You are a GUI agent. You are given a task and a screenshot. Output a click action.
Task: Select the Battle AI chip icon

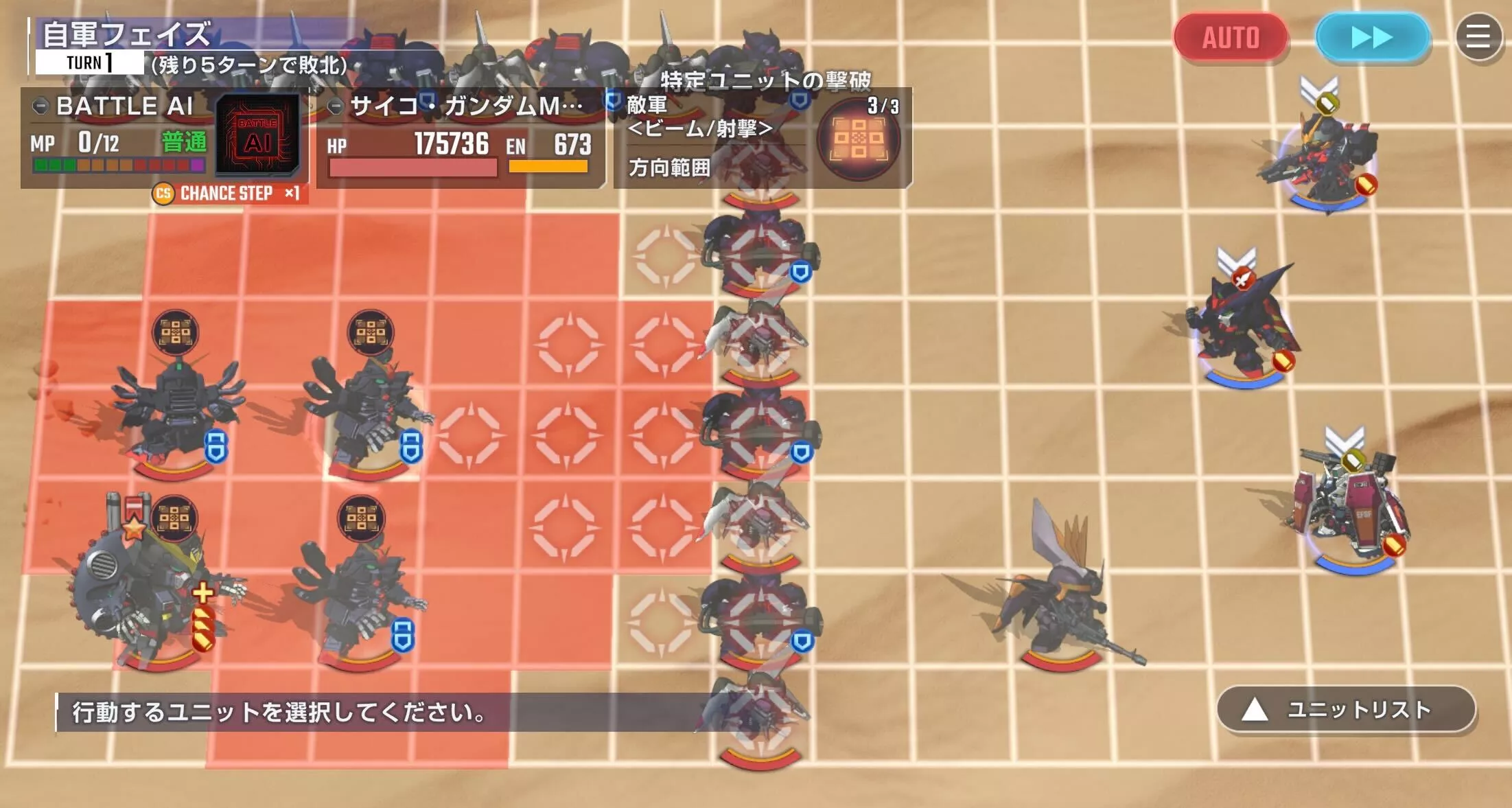pyautogui.click(x=259, y=135)
